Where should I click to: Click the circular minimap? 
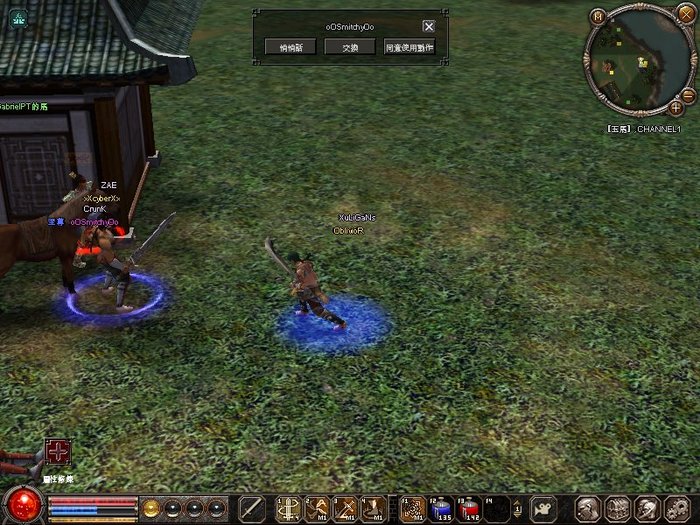coord(637,60)
